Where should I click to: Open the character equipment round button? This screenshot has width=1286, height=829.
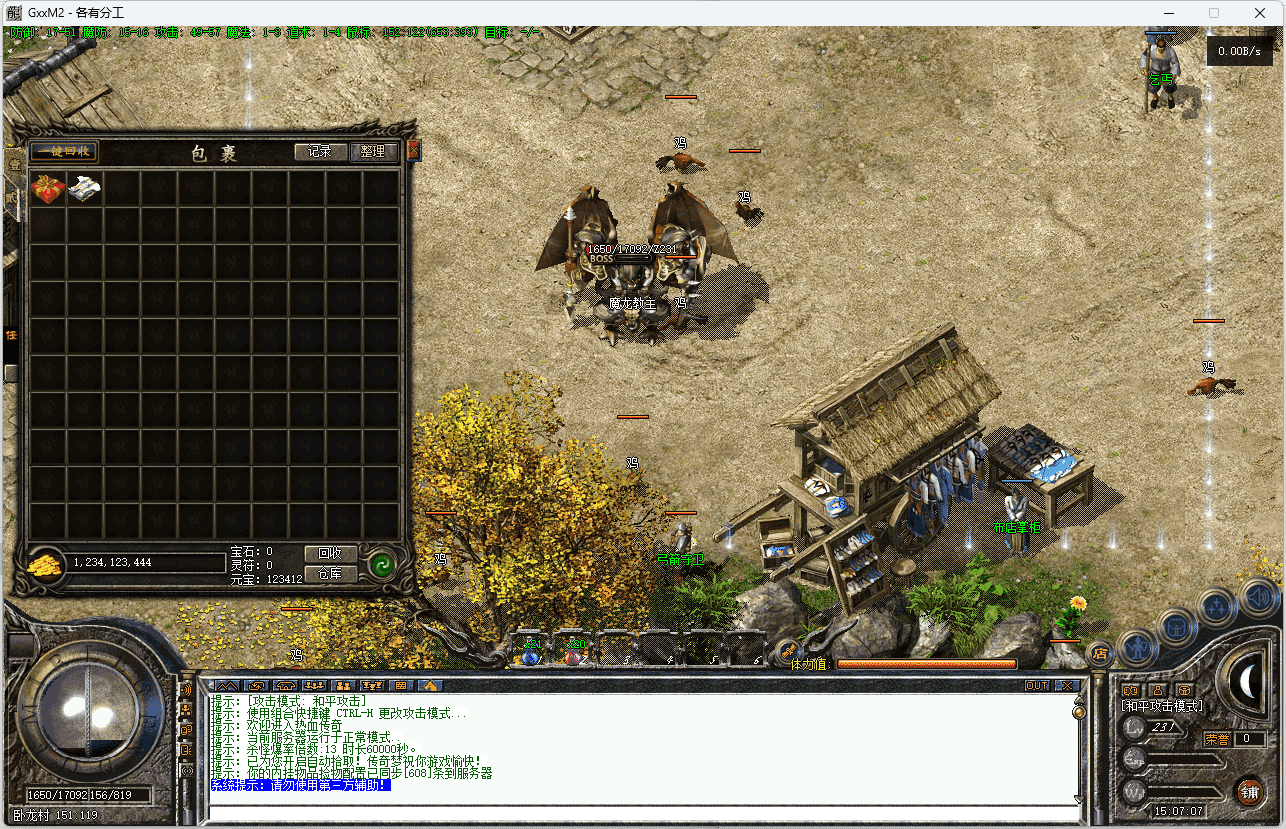tap(1137, 648)
